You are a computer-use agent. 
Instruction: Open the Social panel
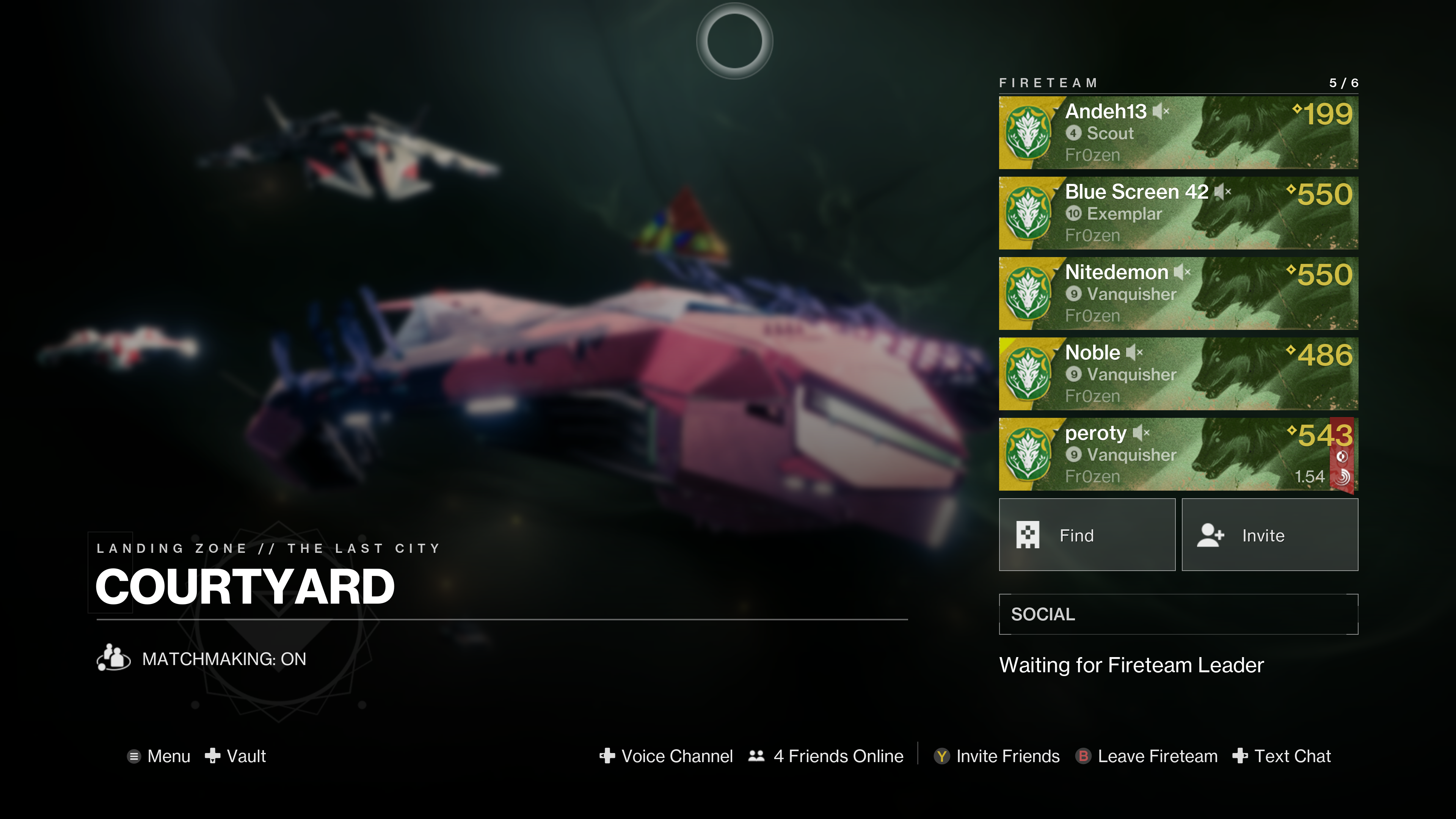point(1178,614)
